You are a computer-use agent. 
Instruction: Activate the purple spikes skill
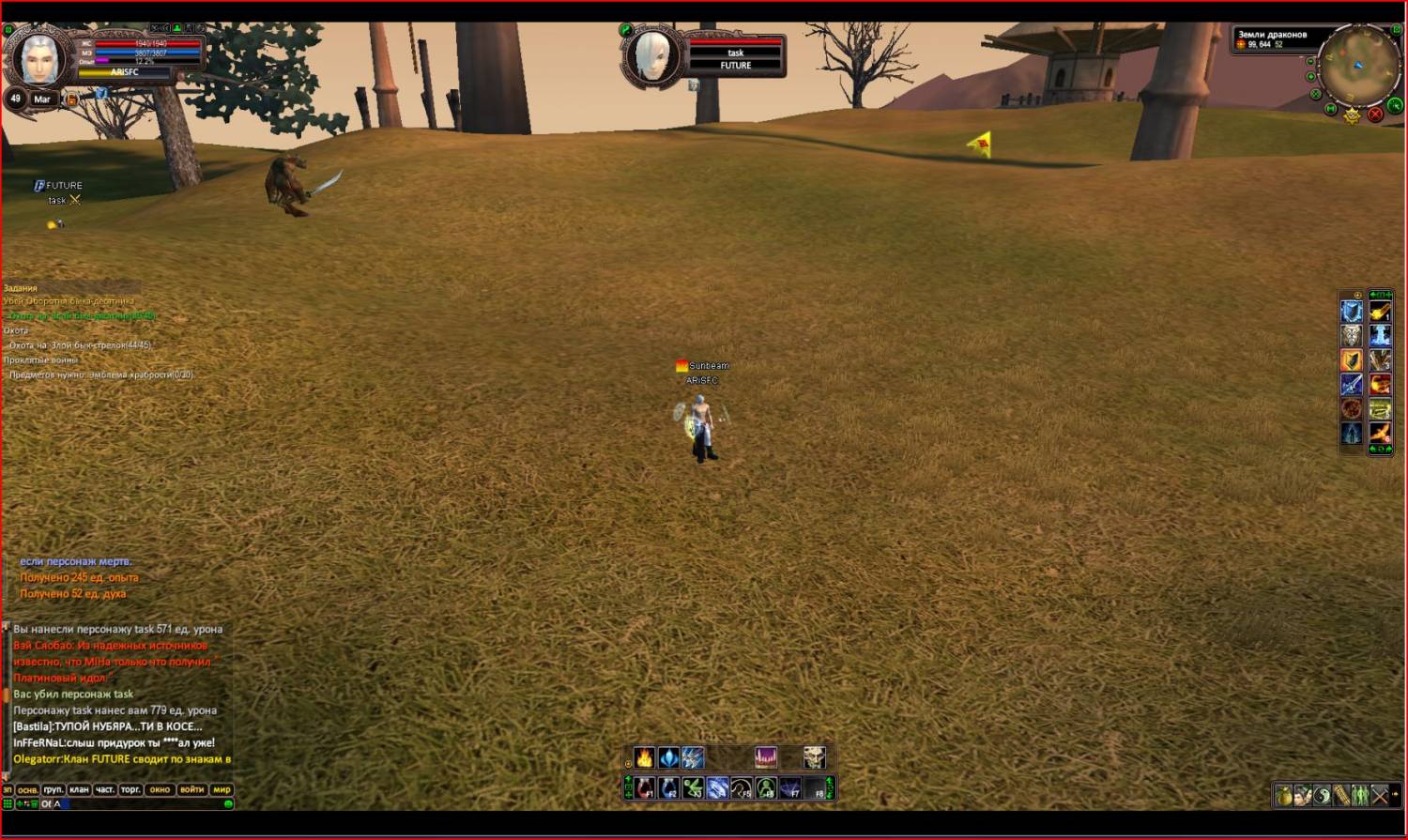tap(766, 757)
